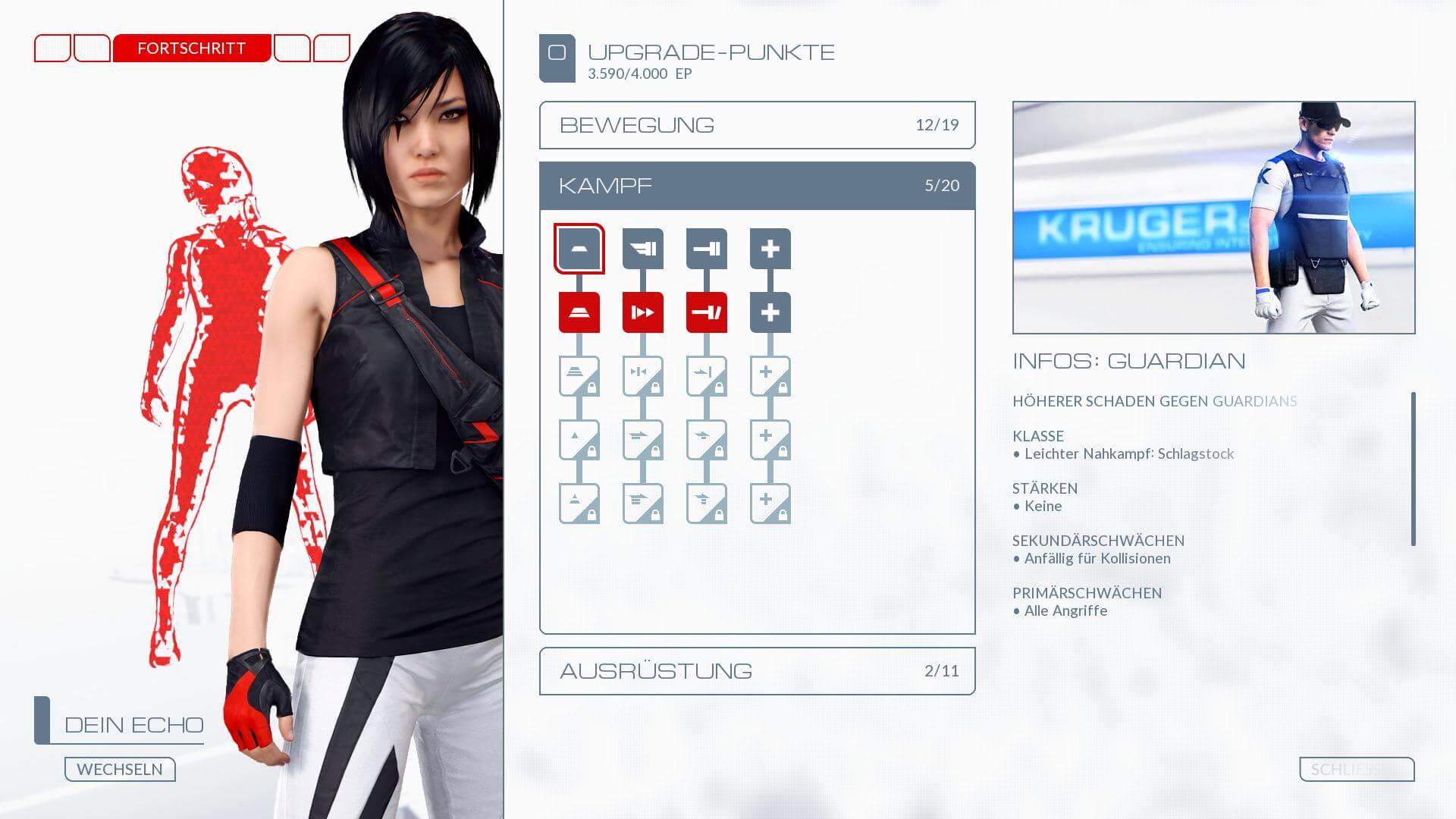The height and width of the screenshot is (819, 1456).
Task: Expand the Bewegung upgrade category
Action: (x=757, y=125)
